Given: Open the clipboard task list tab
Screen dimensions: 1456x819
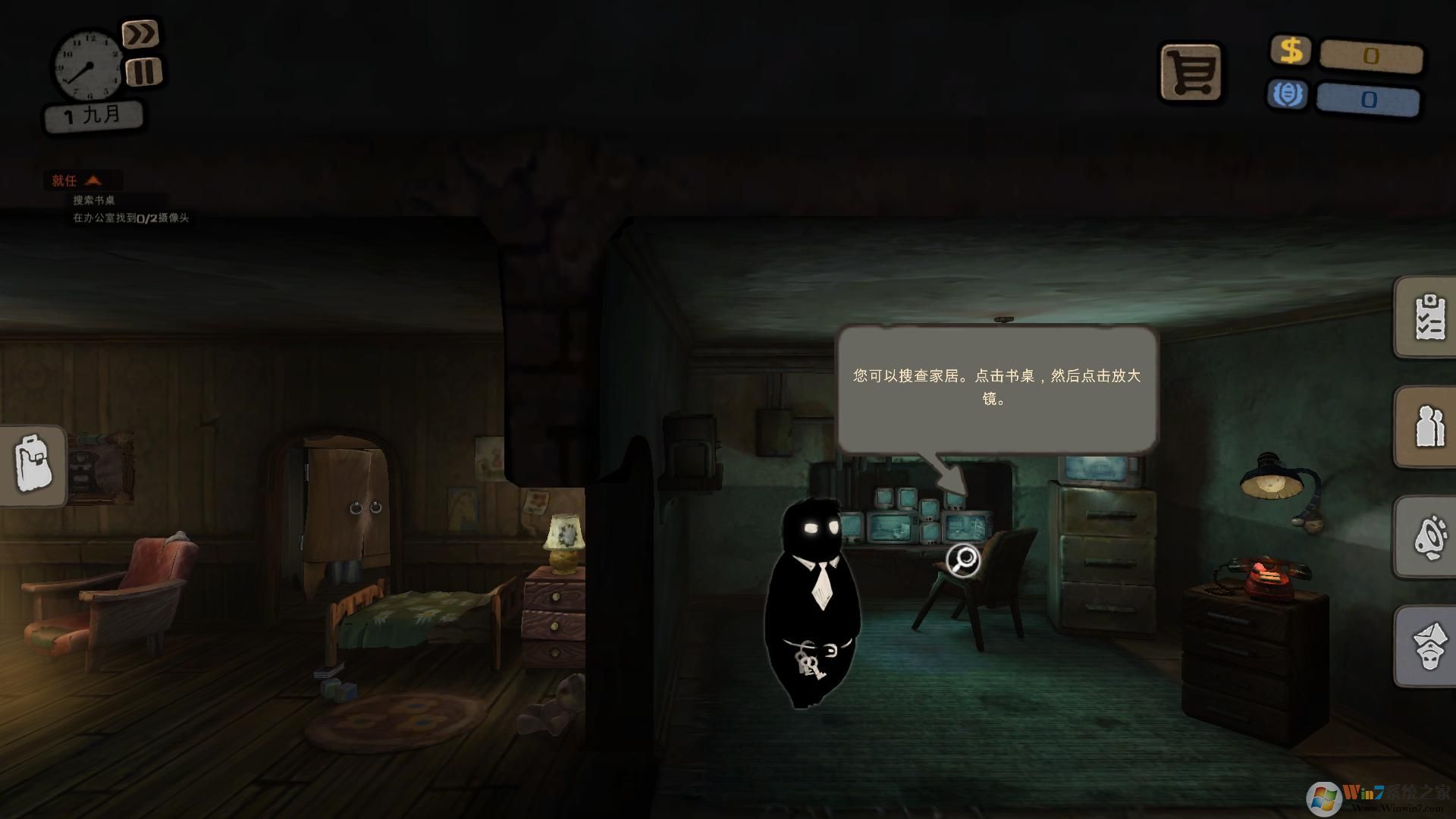Looking at the screenshot, I should (1429, 316).
